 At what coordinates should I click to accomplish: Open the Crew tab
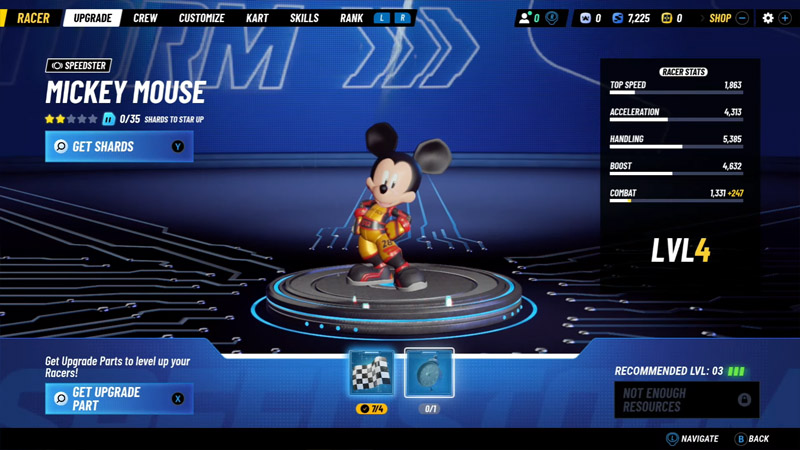point(145,18)
